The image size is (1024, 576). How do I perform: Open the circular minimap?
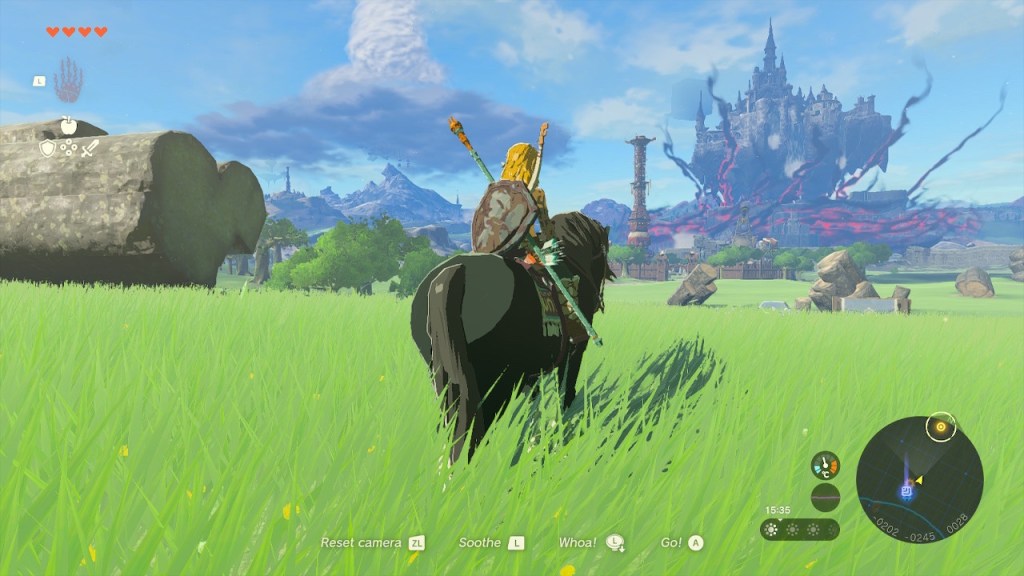(x=919, y=479)
